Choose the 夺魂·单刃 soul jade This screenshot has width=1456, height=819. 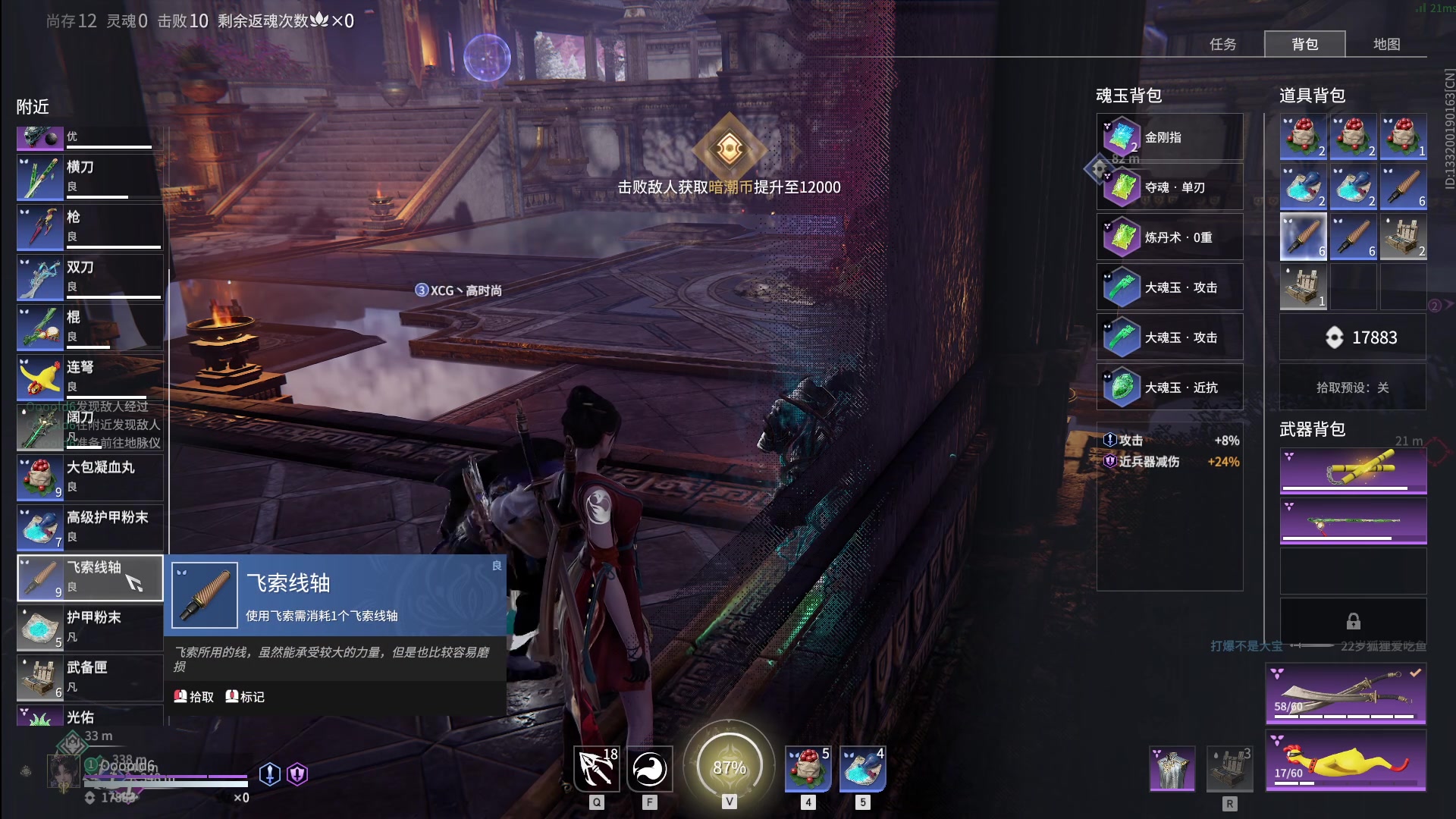[x=1169, y=187]
